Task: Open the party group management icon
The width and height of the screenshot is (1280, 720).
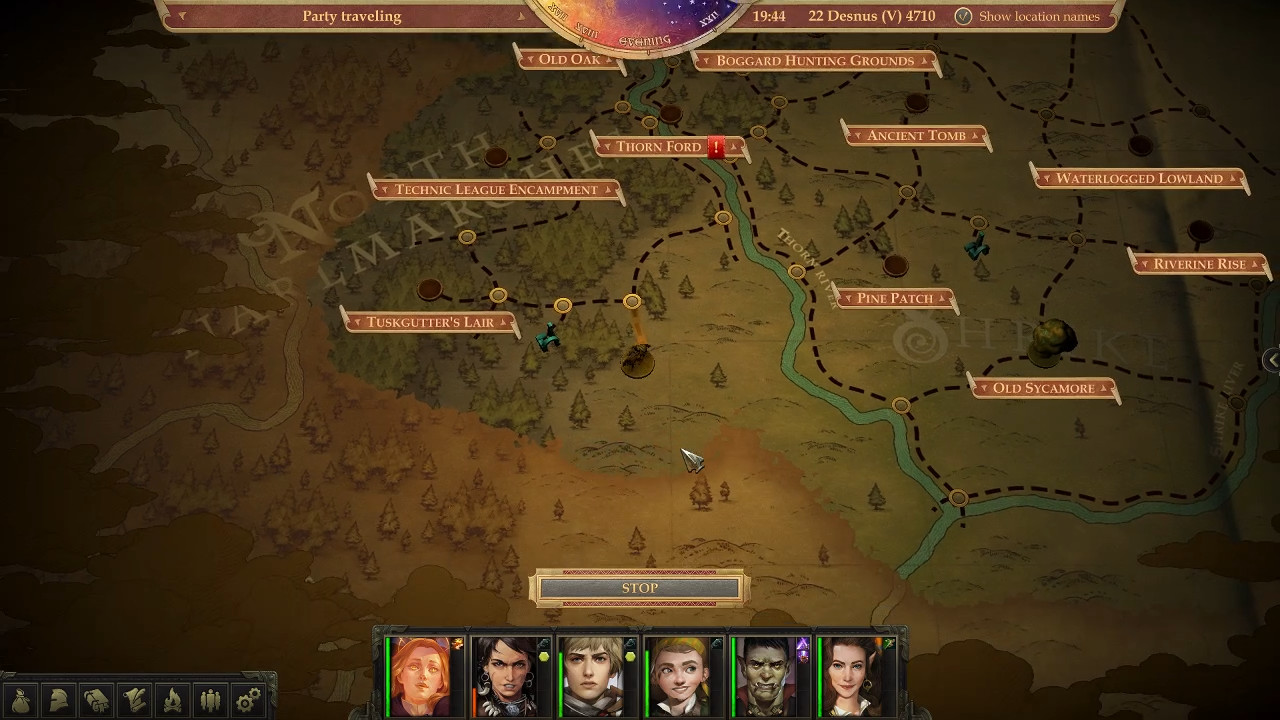Action: pyautogui.click(x=210, y=699)
